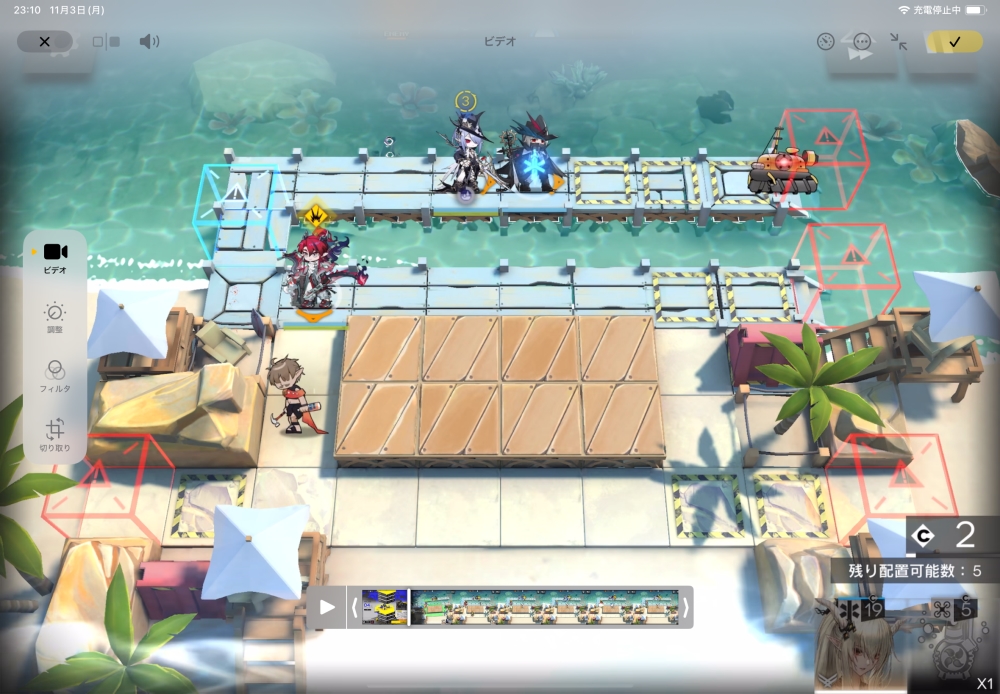1000x694 pixels.
Task: Play the video from the editor timeline
Action: 327,607
